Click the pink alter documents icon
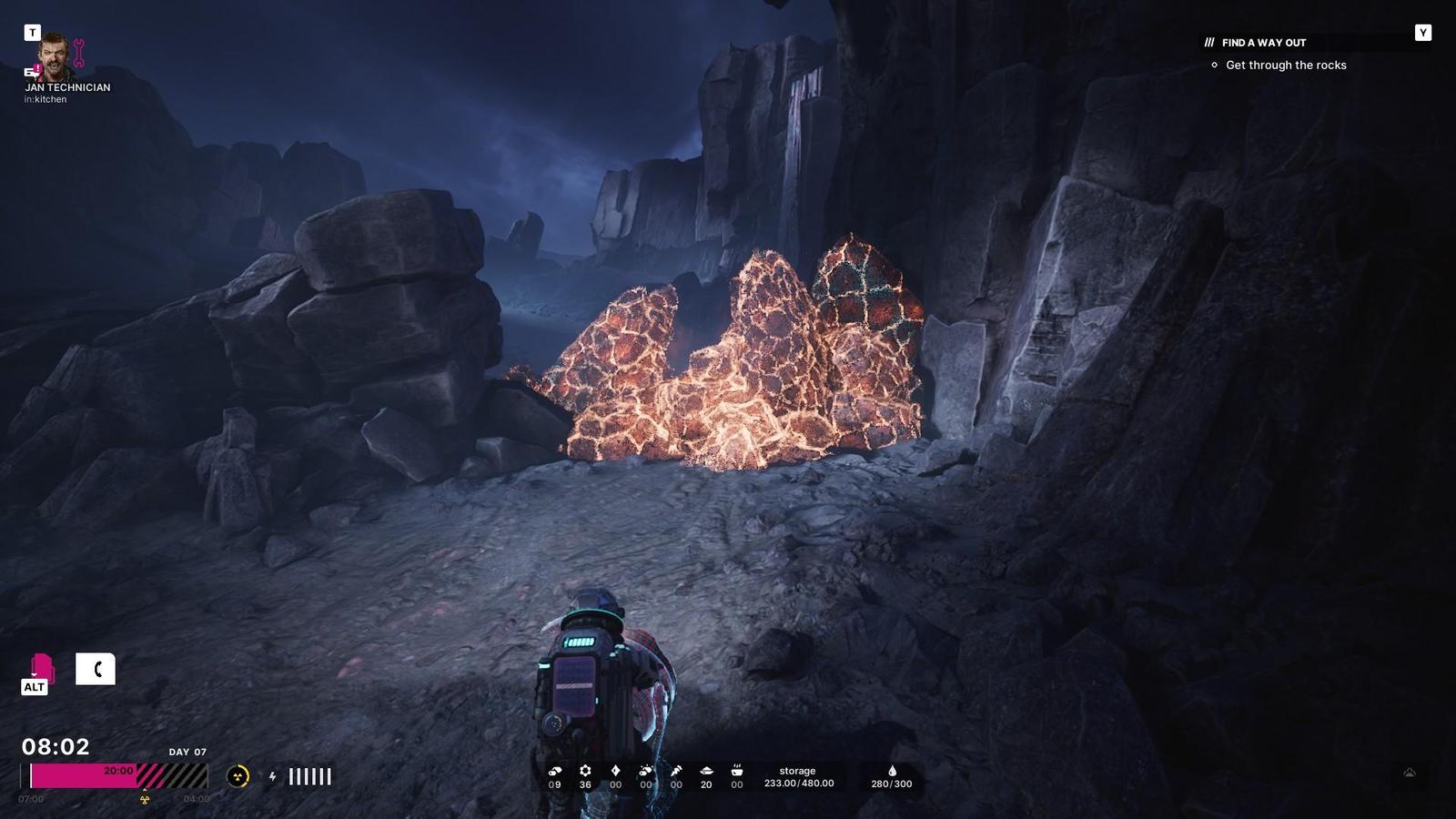The height and width of the screenshot is (819, 1456). (41, 670)
